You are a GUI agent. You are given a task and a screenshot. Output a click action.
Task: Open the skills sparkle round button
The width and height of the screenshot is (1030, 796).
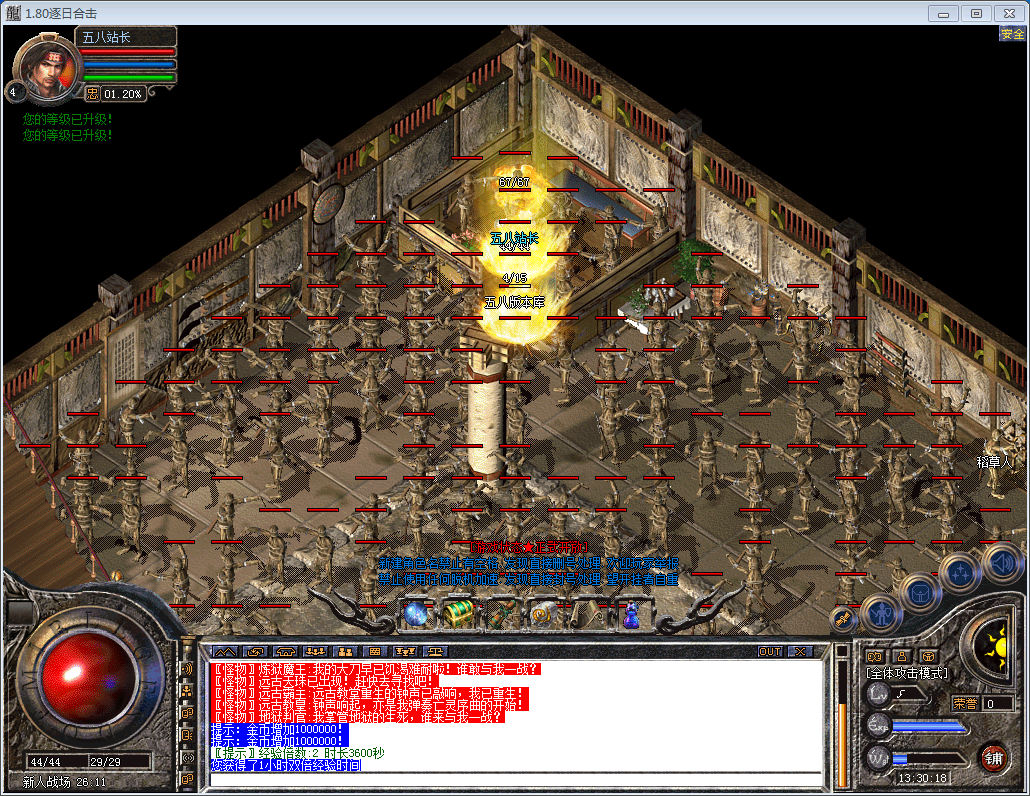click(x=960, y=573)
